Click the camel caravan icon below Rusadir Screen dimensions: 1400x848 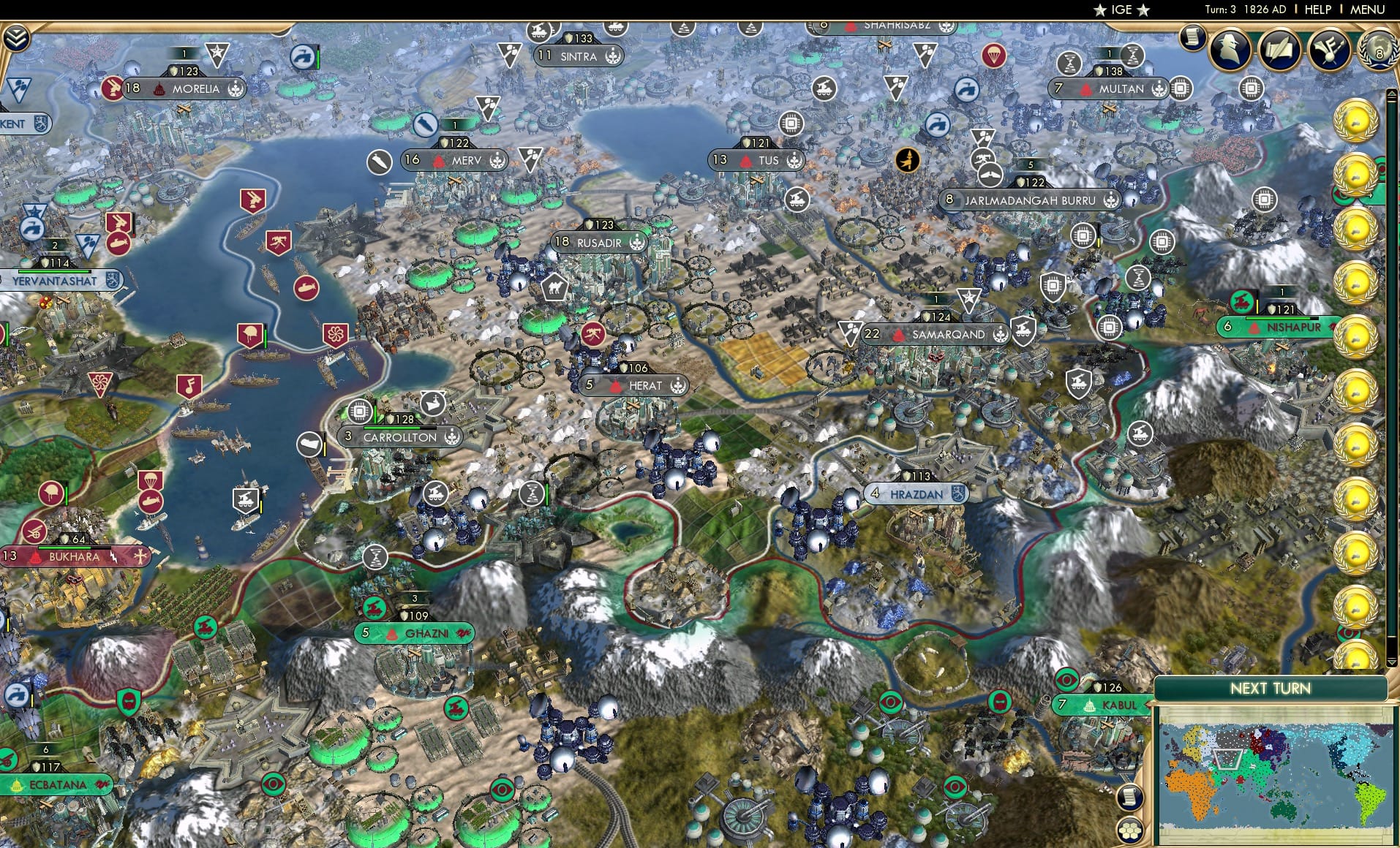click(x=555, y=287)
